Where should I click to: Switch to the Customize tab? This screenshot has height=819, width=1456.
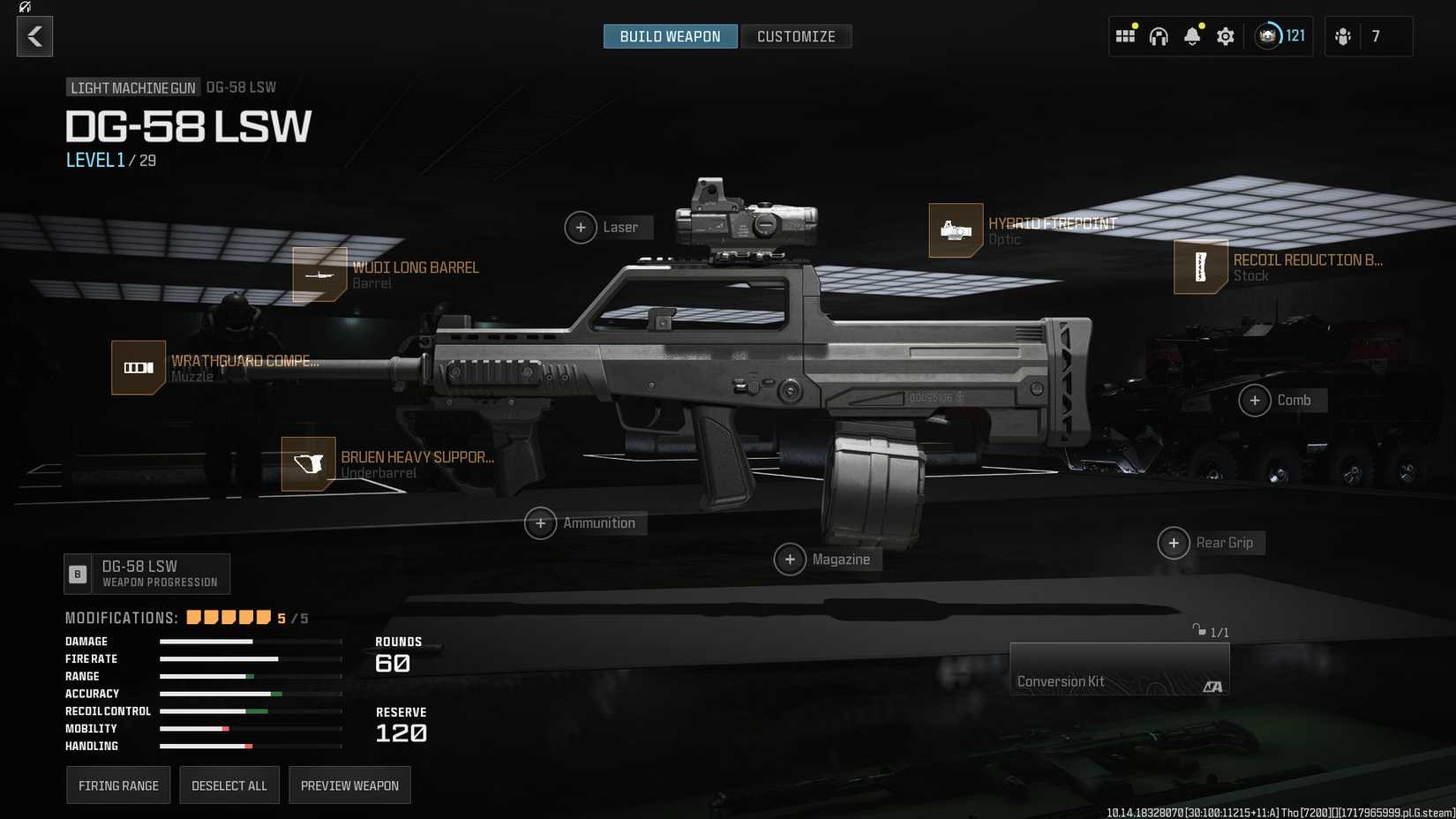coord(796,36)
